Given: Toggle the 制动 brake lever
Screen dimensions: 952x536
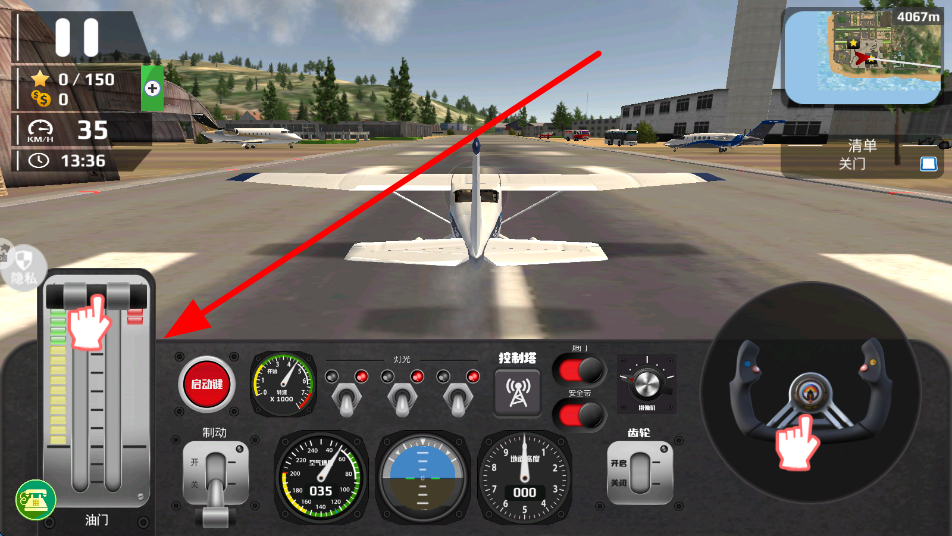Looking at the screenshot, I should 214,480.
